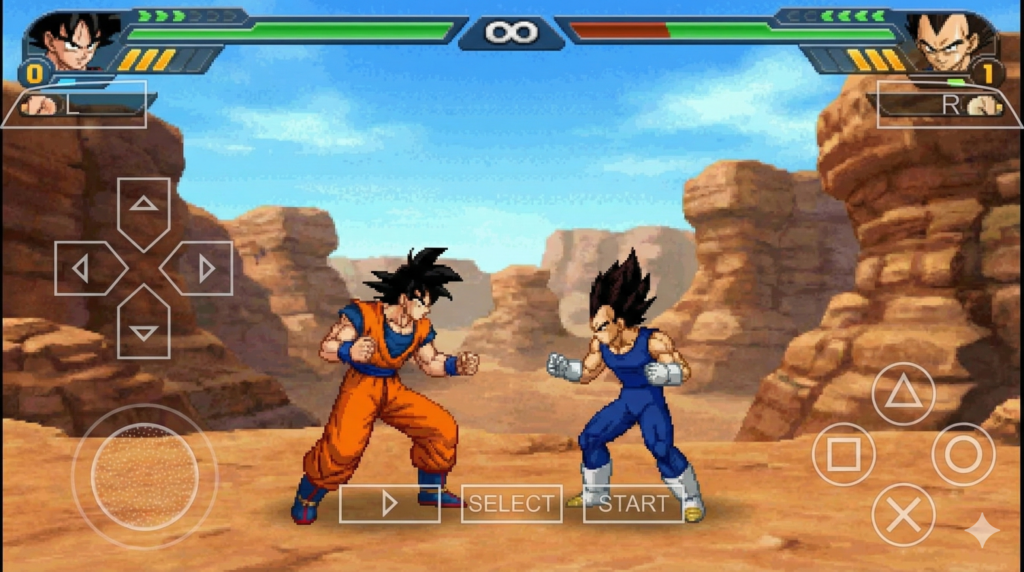Tap the triangle action button

tap(903, 394)
